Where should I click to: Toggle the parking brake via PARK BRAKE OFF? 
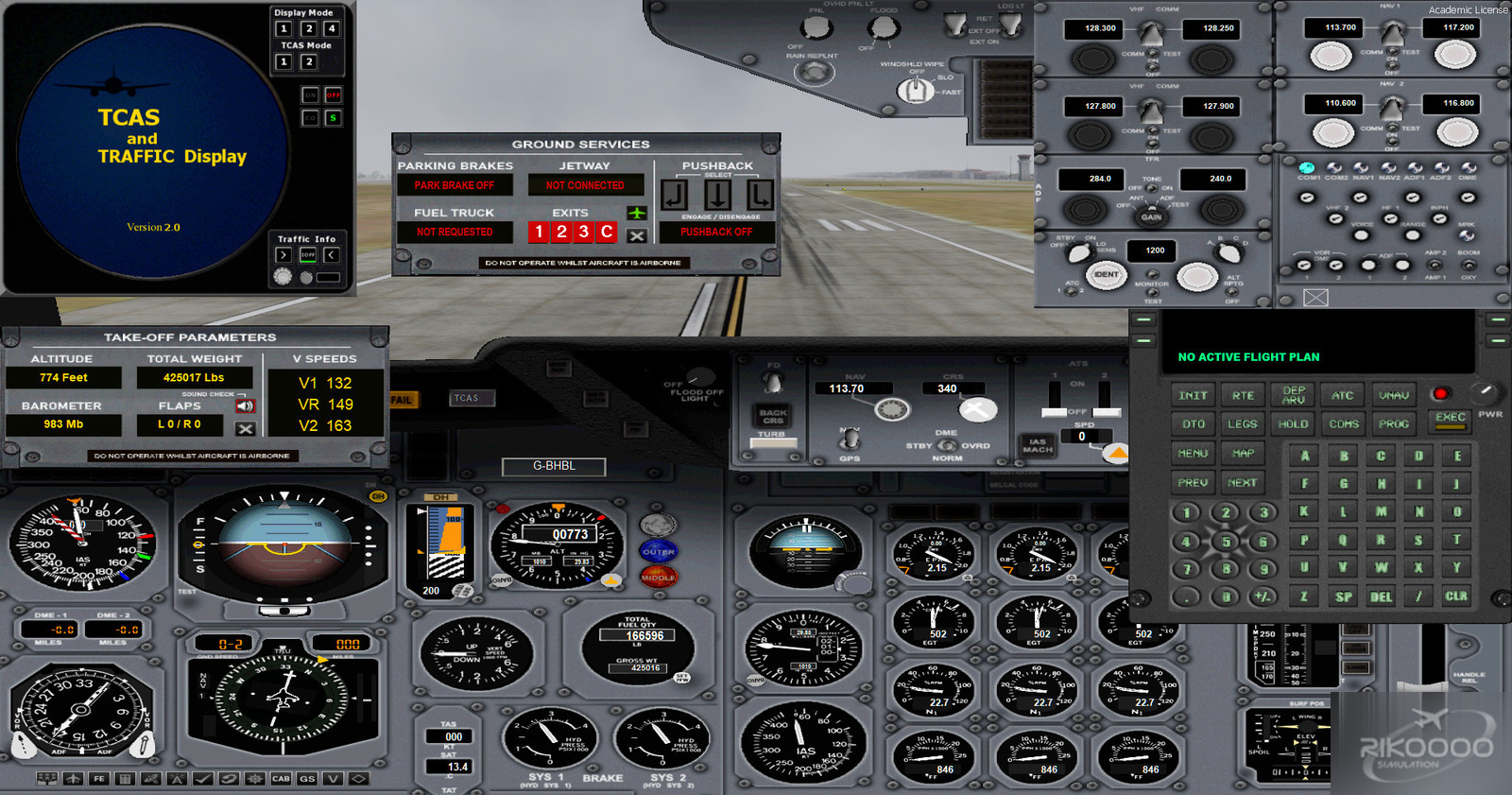(455, 184)
